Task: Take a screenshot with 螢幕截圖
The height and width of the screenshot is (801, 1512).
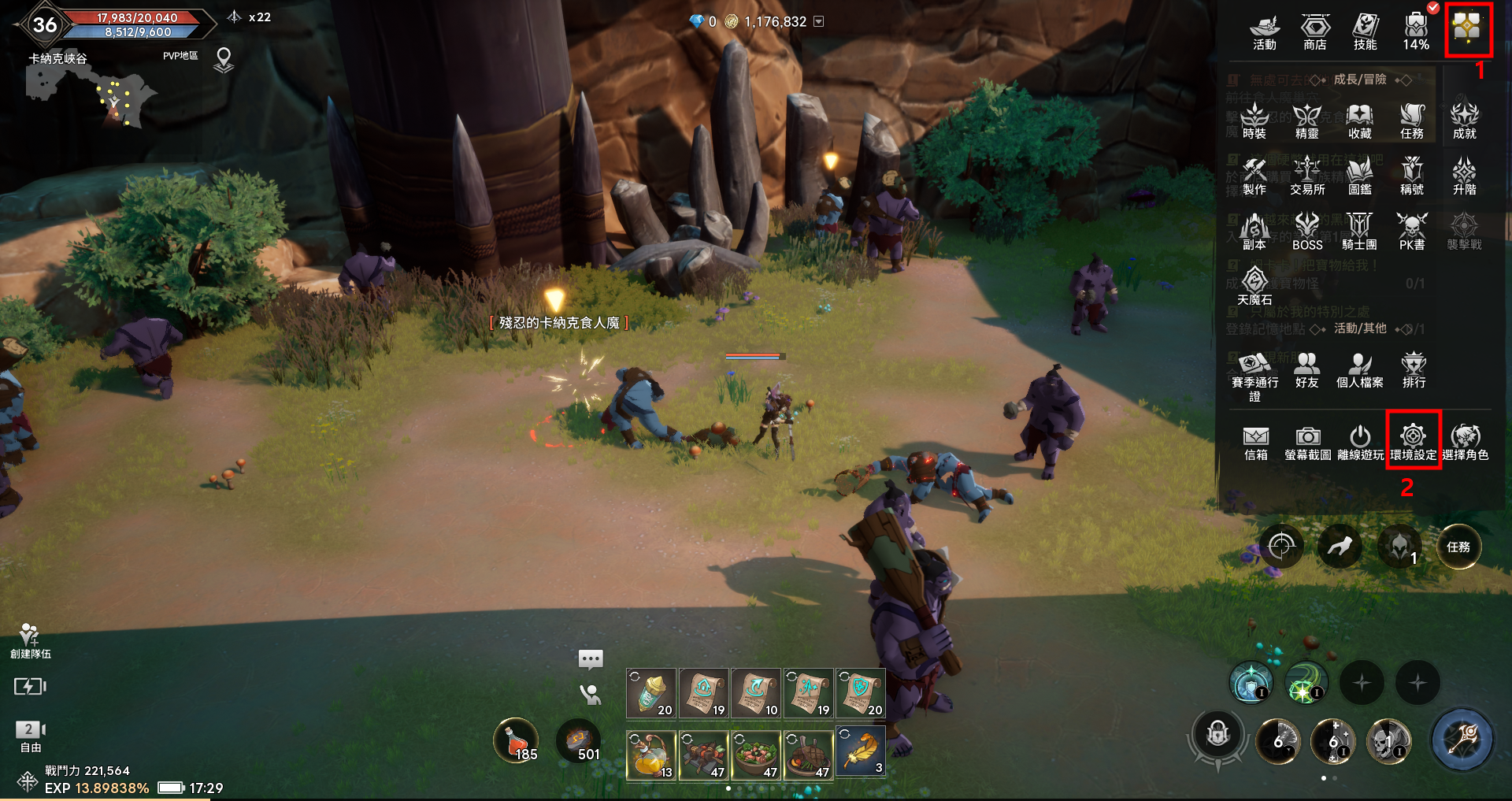Action: (1307, 443)
